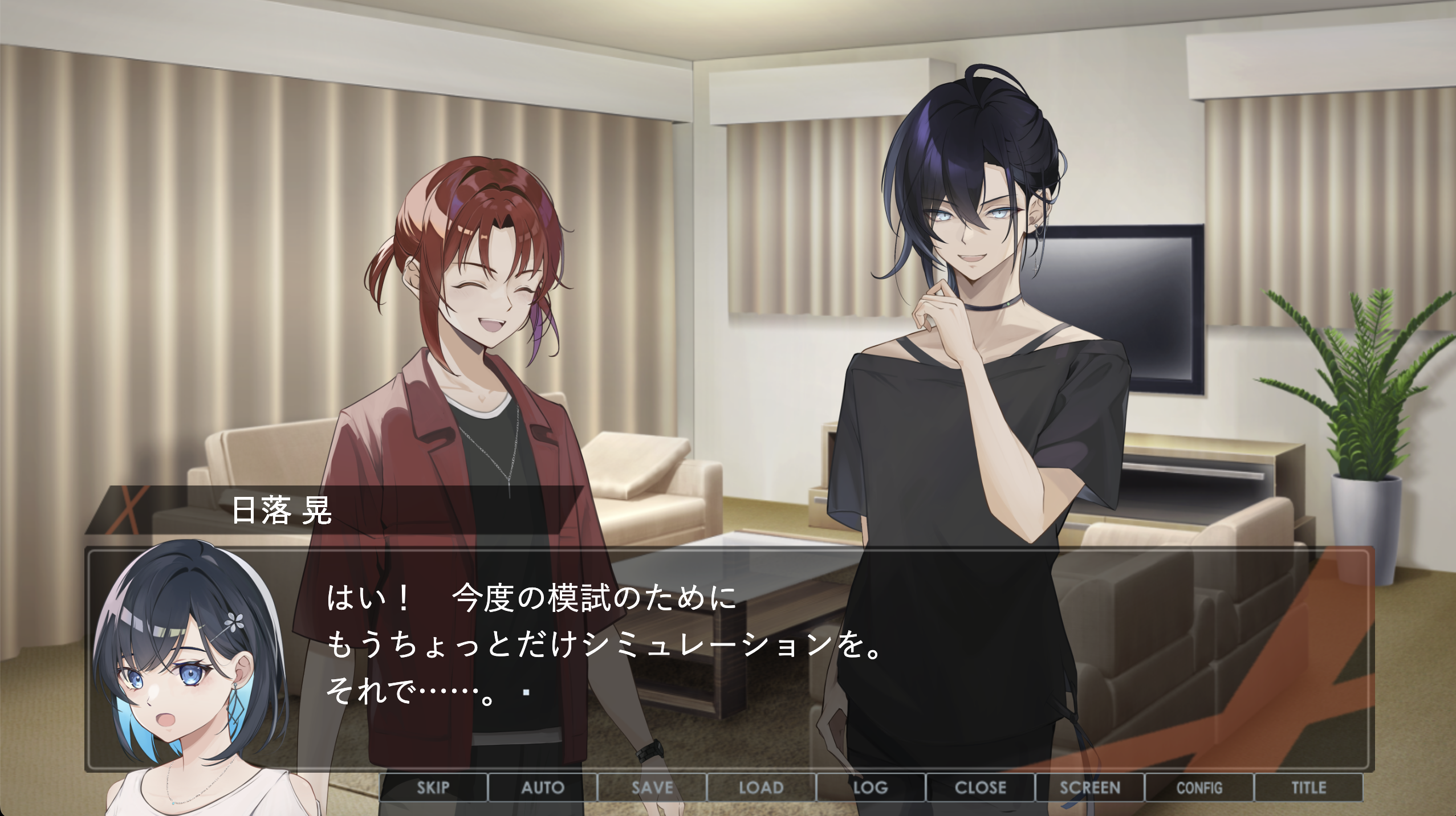Screen dimensions: 1456x816
Task: Hide the message window with CLOSE
Action: pos(981,788)
